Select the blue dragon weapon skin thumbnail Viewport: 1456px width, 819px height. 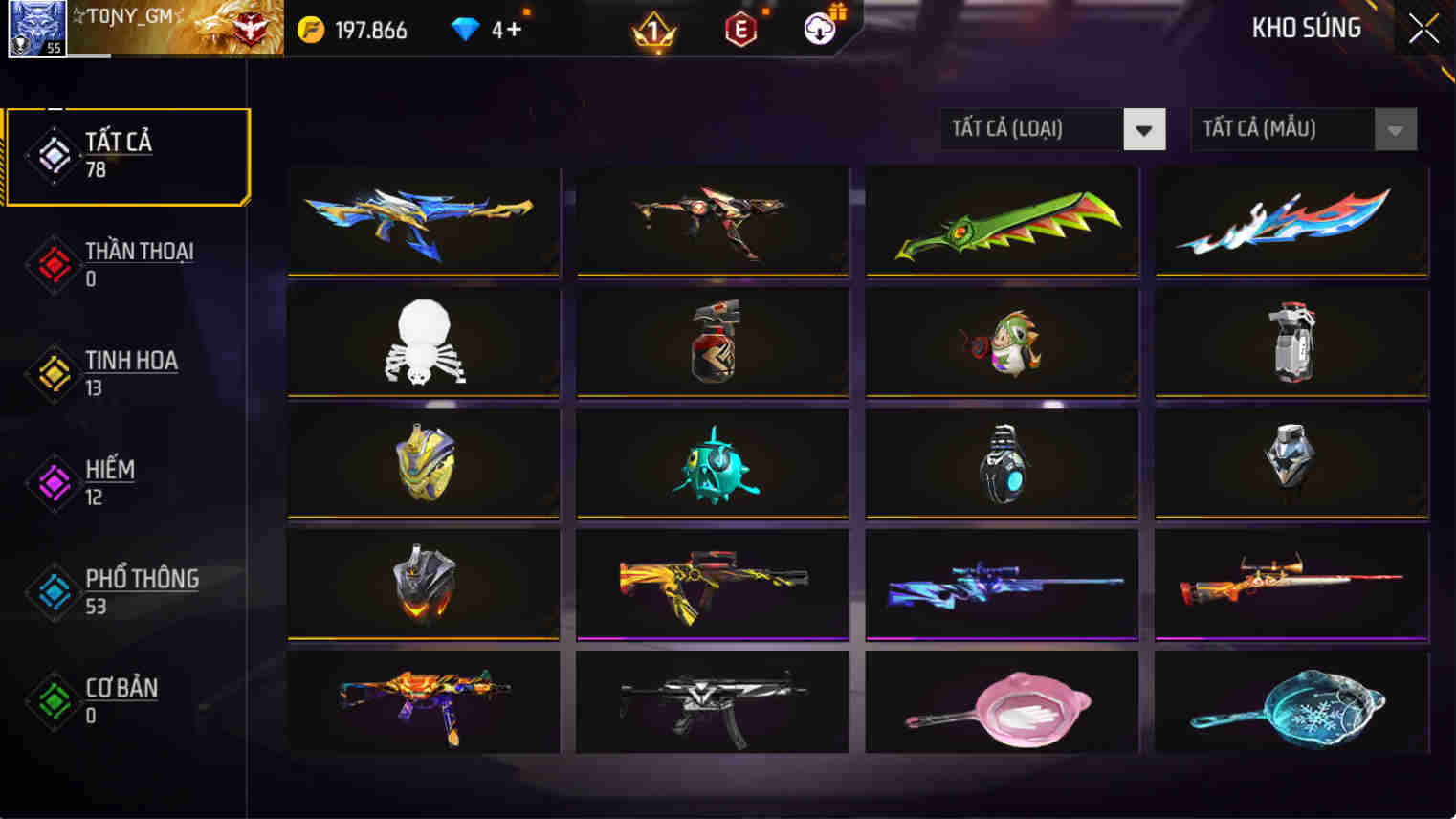424,221
